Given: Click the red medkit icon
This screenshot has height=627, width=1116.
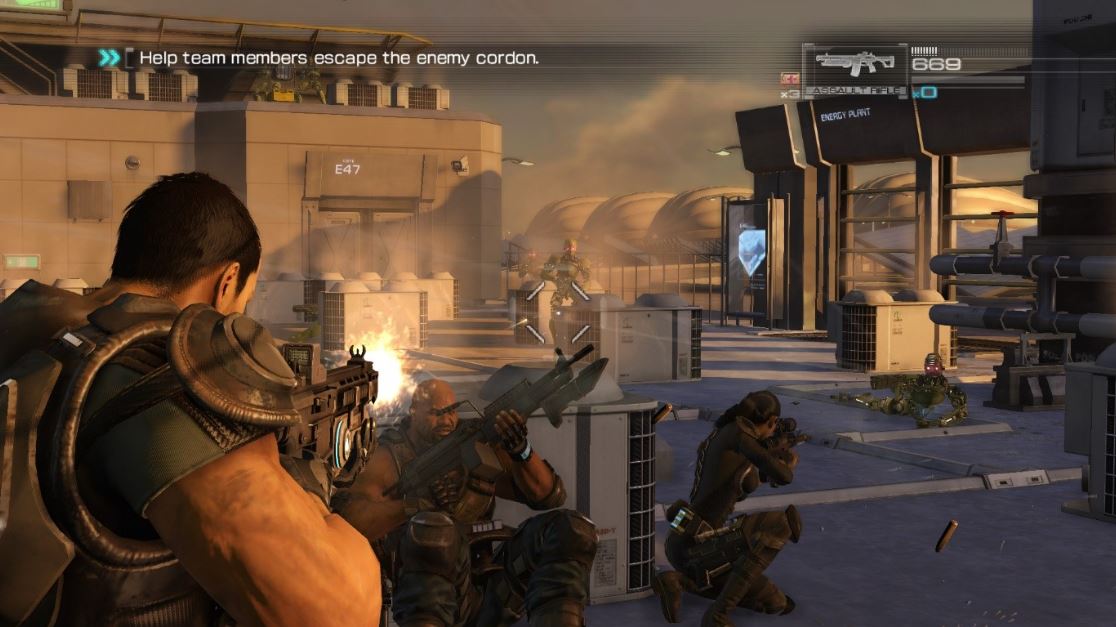Looking at the screenshot, I should pos(790,79).
